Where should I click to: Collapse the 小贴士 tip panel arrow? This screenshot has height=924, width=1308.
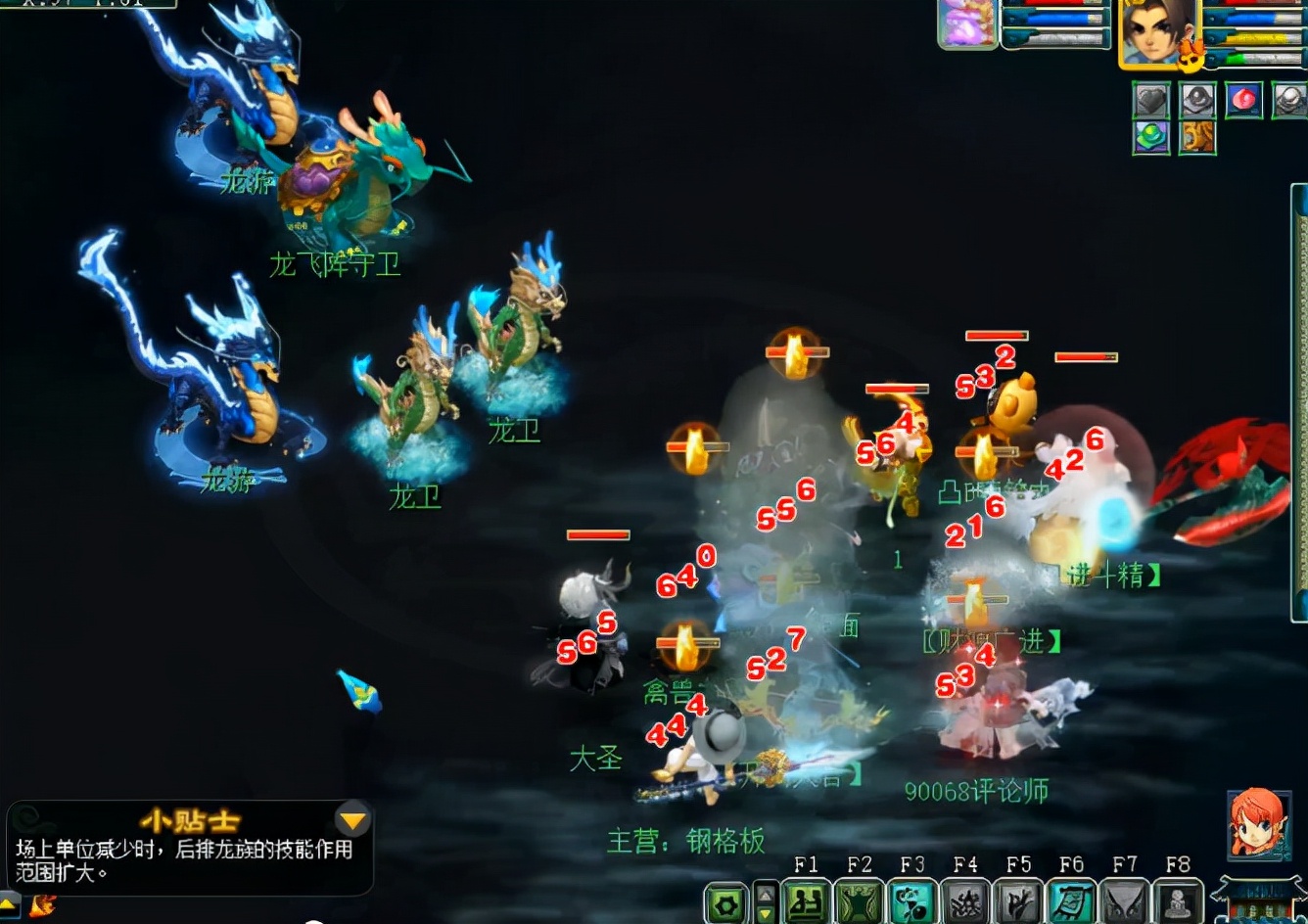pyautogui.click(x=352, y=820)
